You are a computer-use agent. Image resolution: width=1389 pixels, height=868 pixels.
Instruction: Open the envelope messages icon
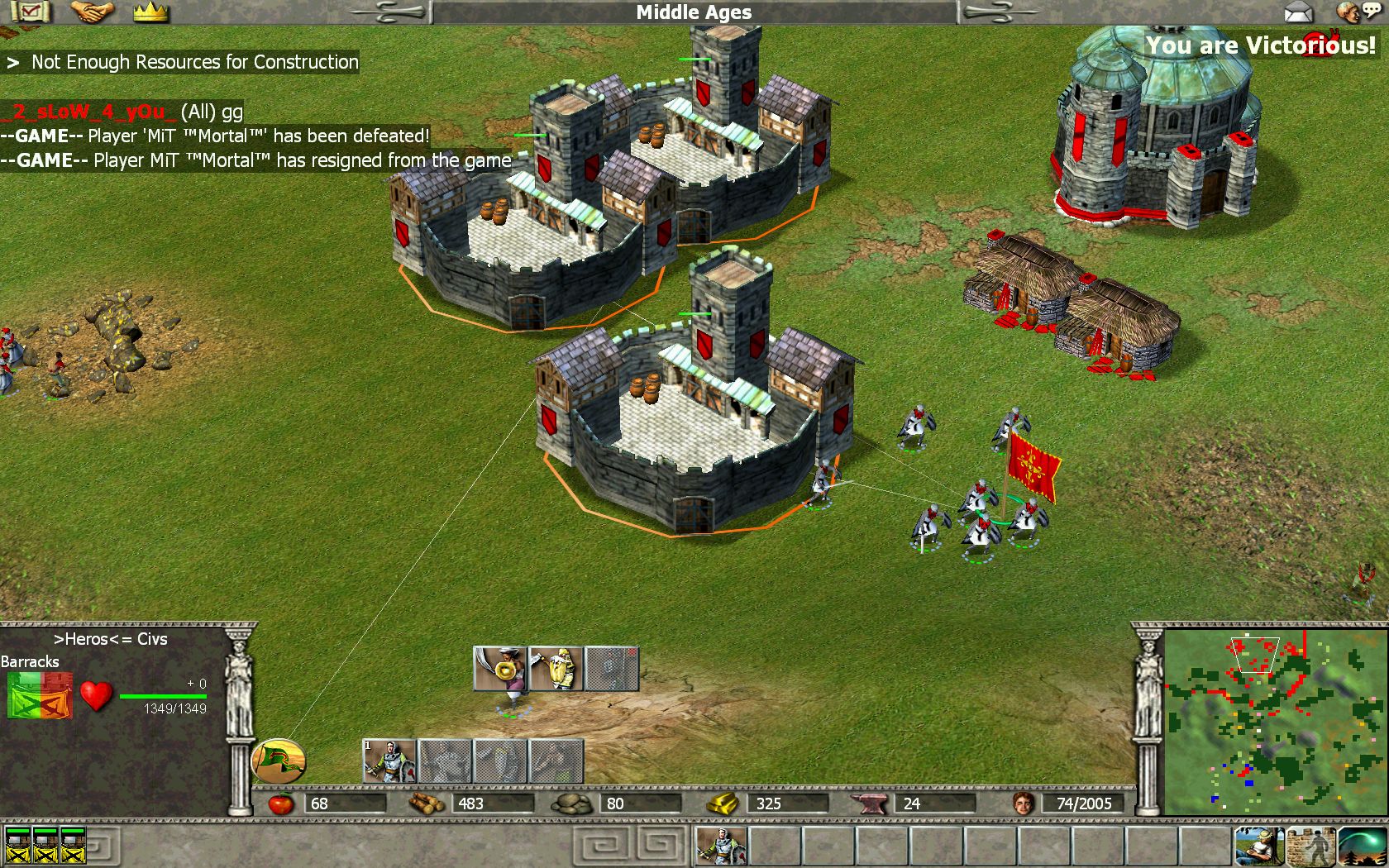coord(1298,12)
